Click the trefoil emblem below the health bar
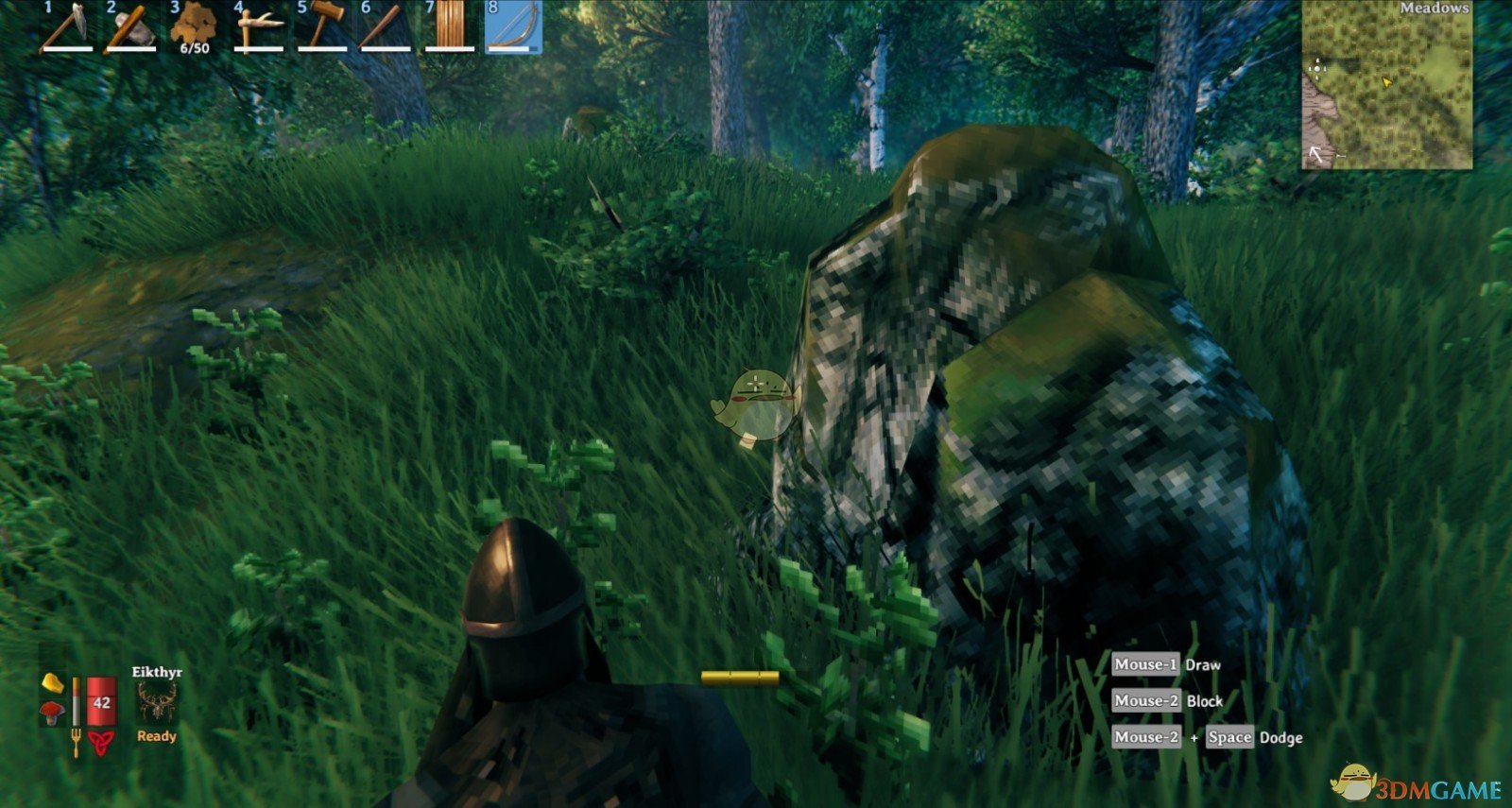Image resolution: width=1512 pixels, height=808 pixels. (100, 742)
